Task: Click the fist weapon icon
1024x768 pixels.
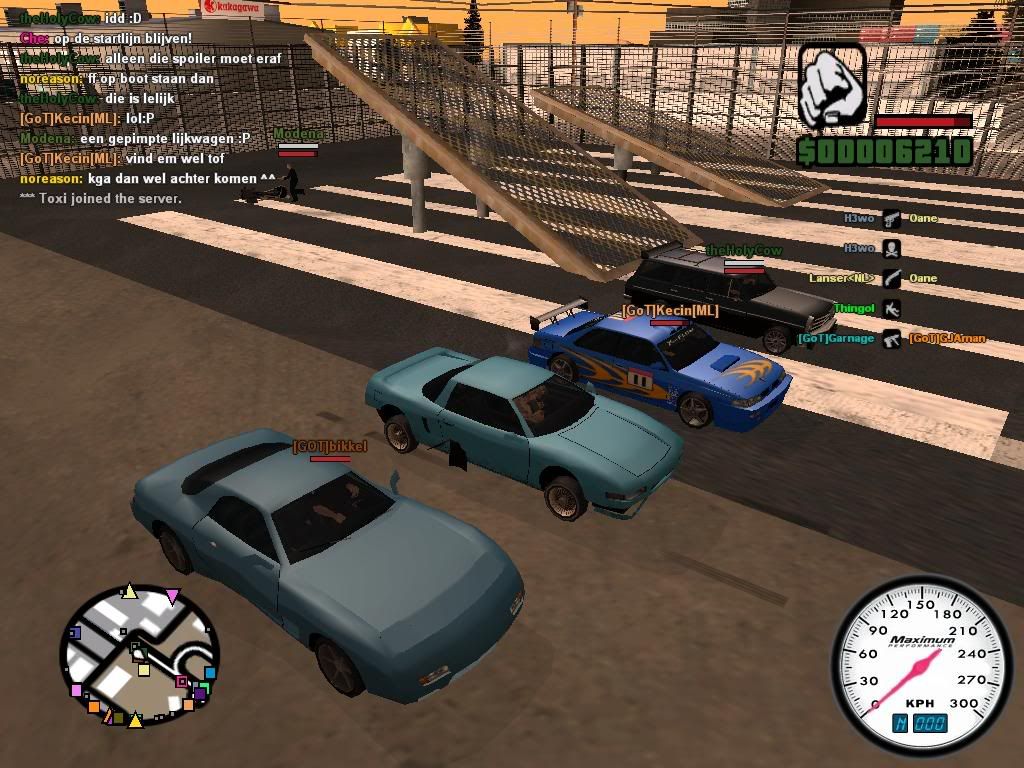Action: pyautogui.click(x=831, y=86)
